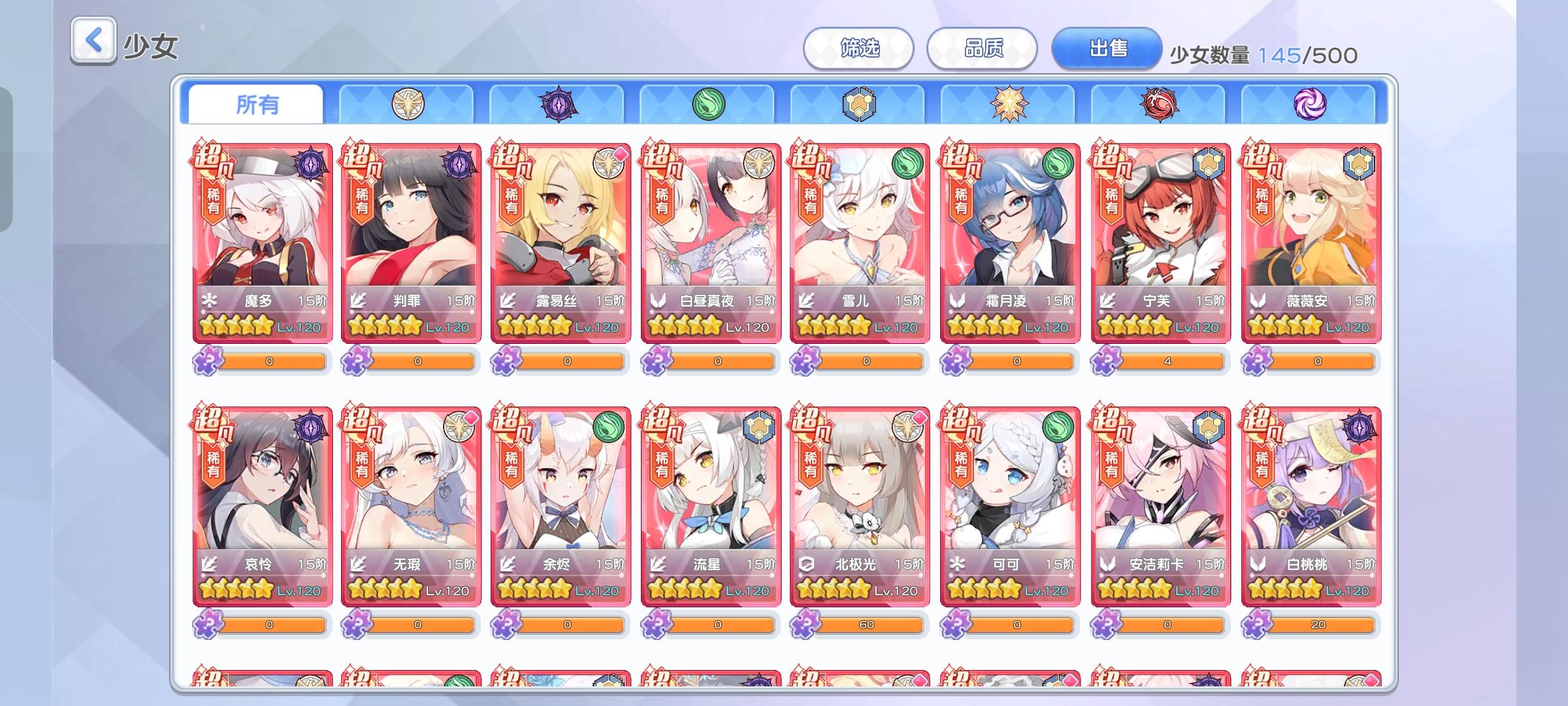Select the golden sun element filter icon

tap(1008, 105)
